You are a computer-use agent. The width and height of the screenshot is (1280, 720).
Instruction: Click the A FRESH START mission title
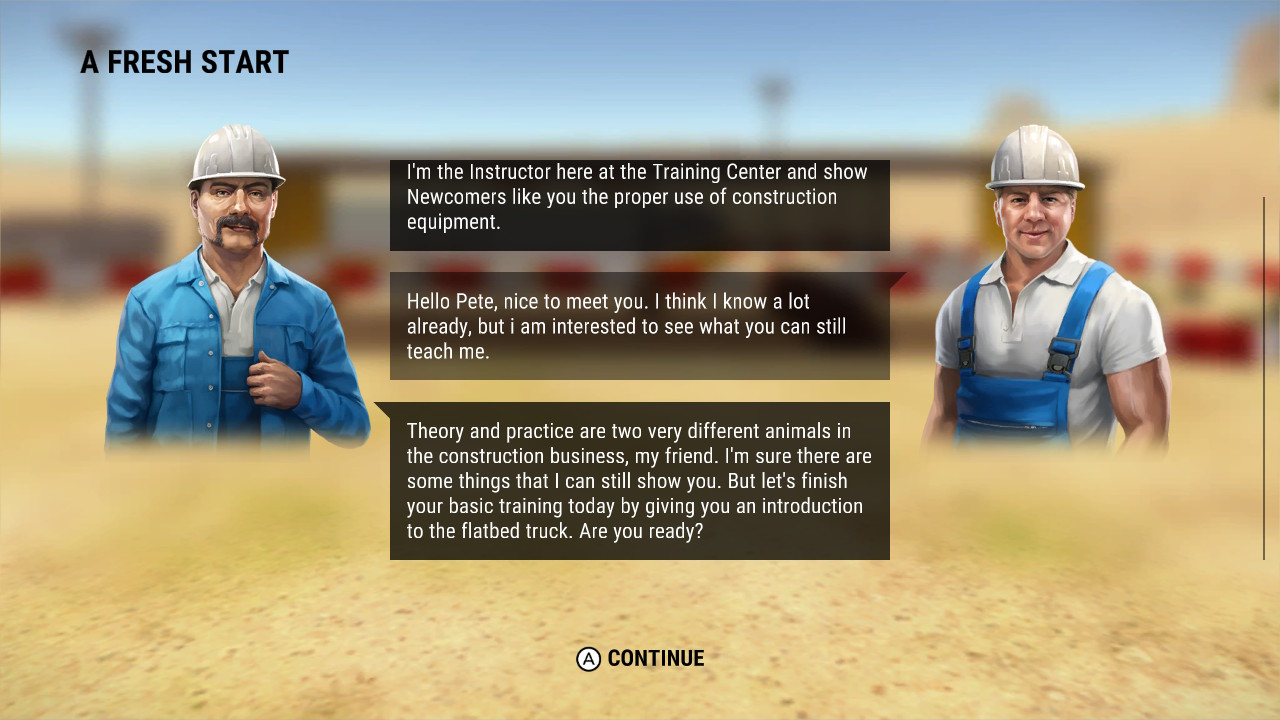(x=184, y=62)
